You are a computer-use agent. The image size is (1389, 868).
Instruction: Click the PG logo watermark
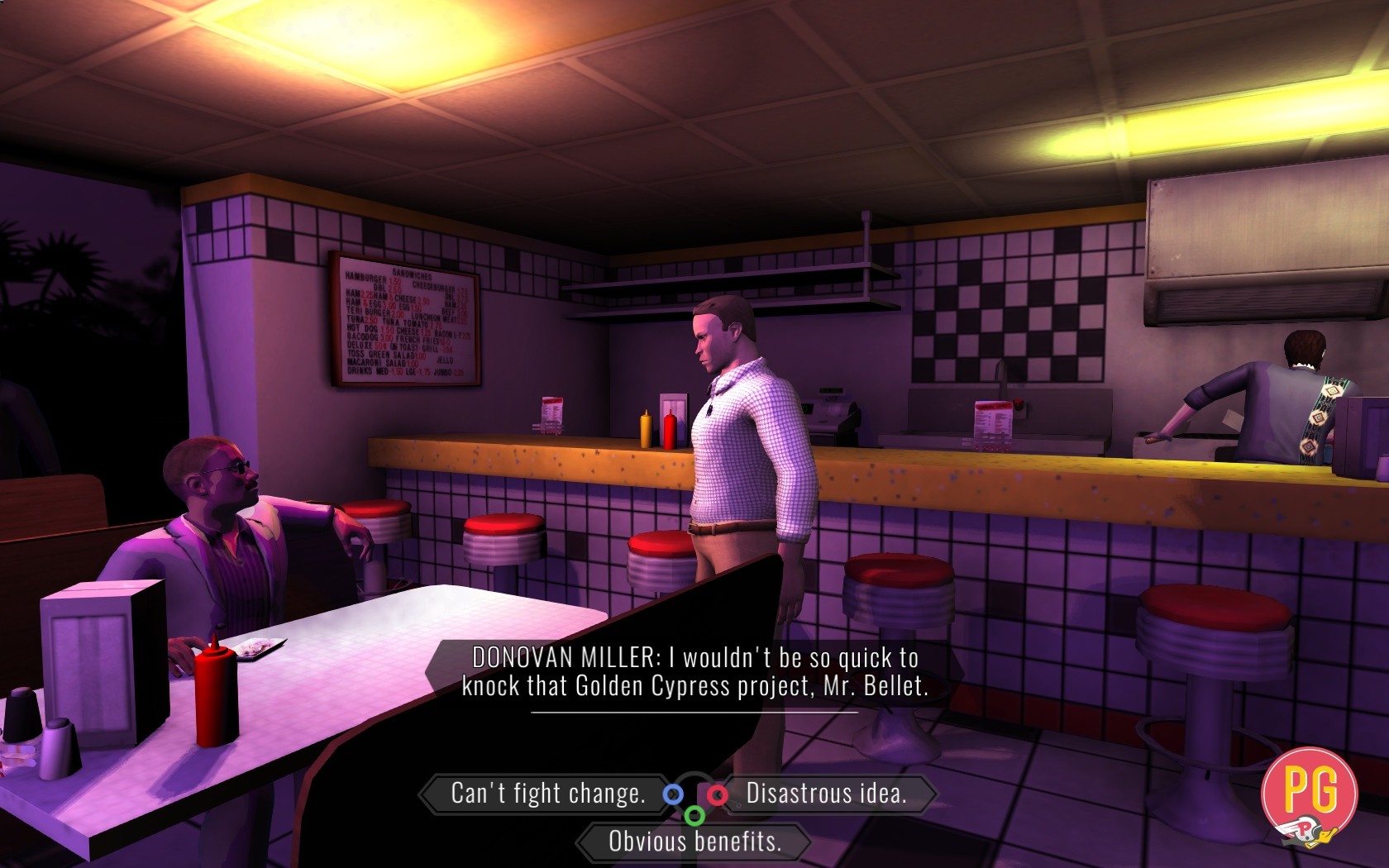(x=1310, y=794)
